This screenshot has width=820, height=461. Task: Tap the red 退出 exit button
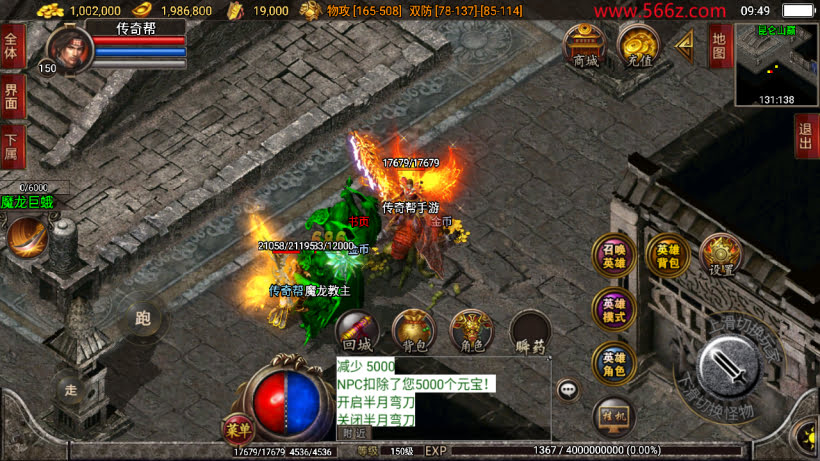(x=806, y=137)
